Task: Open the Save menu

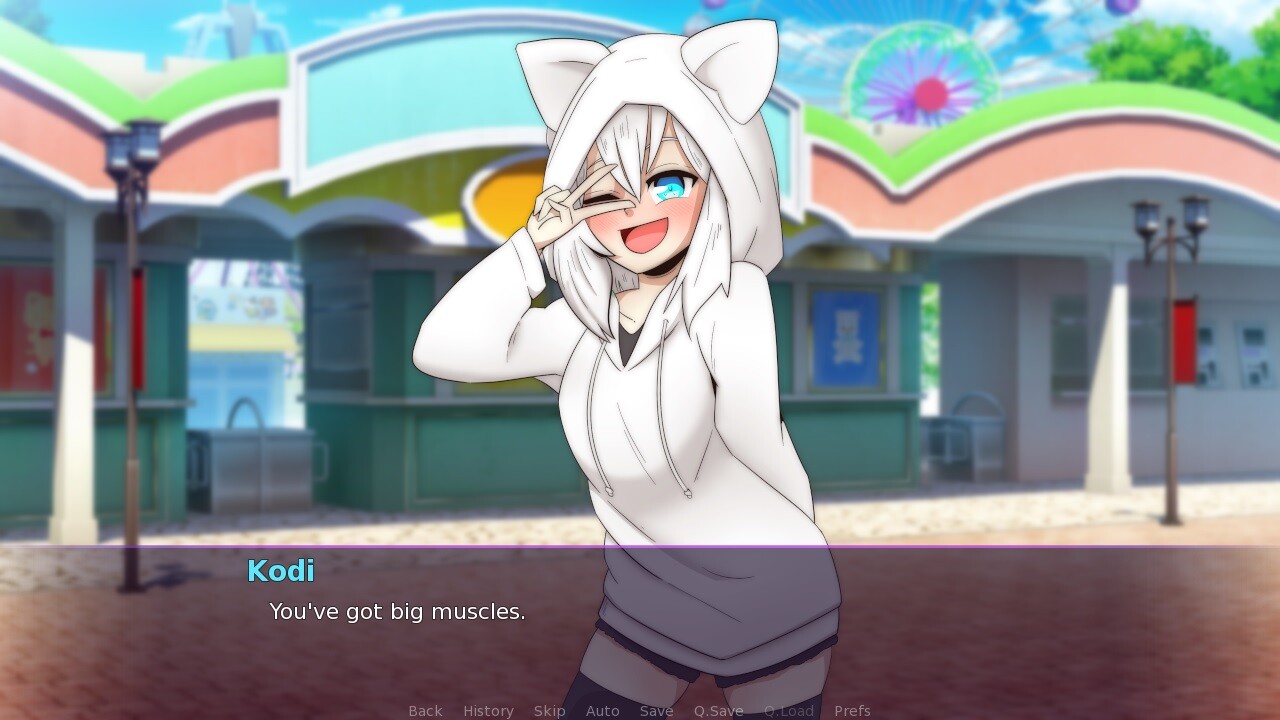Action: point(656,710)
